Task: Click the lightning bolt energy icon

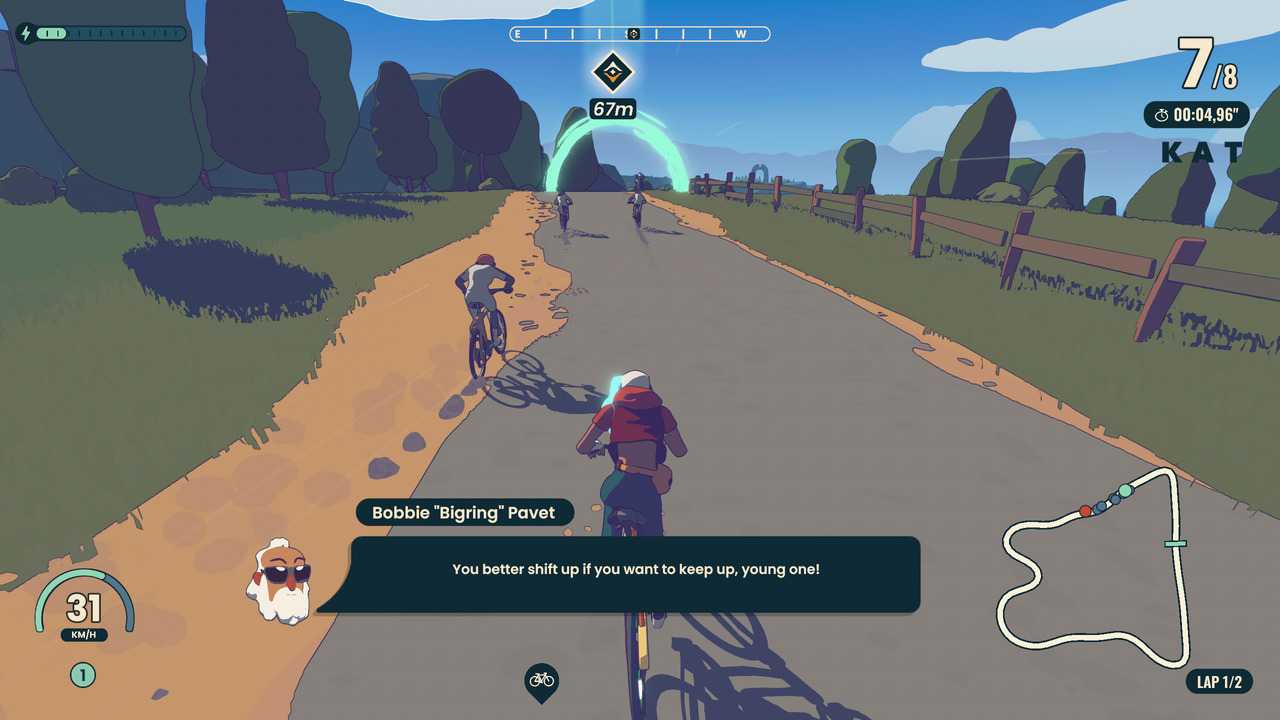Action: coord(25,33)
